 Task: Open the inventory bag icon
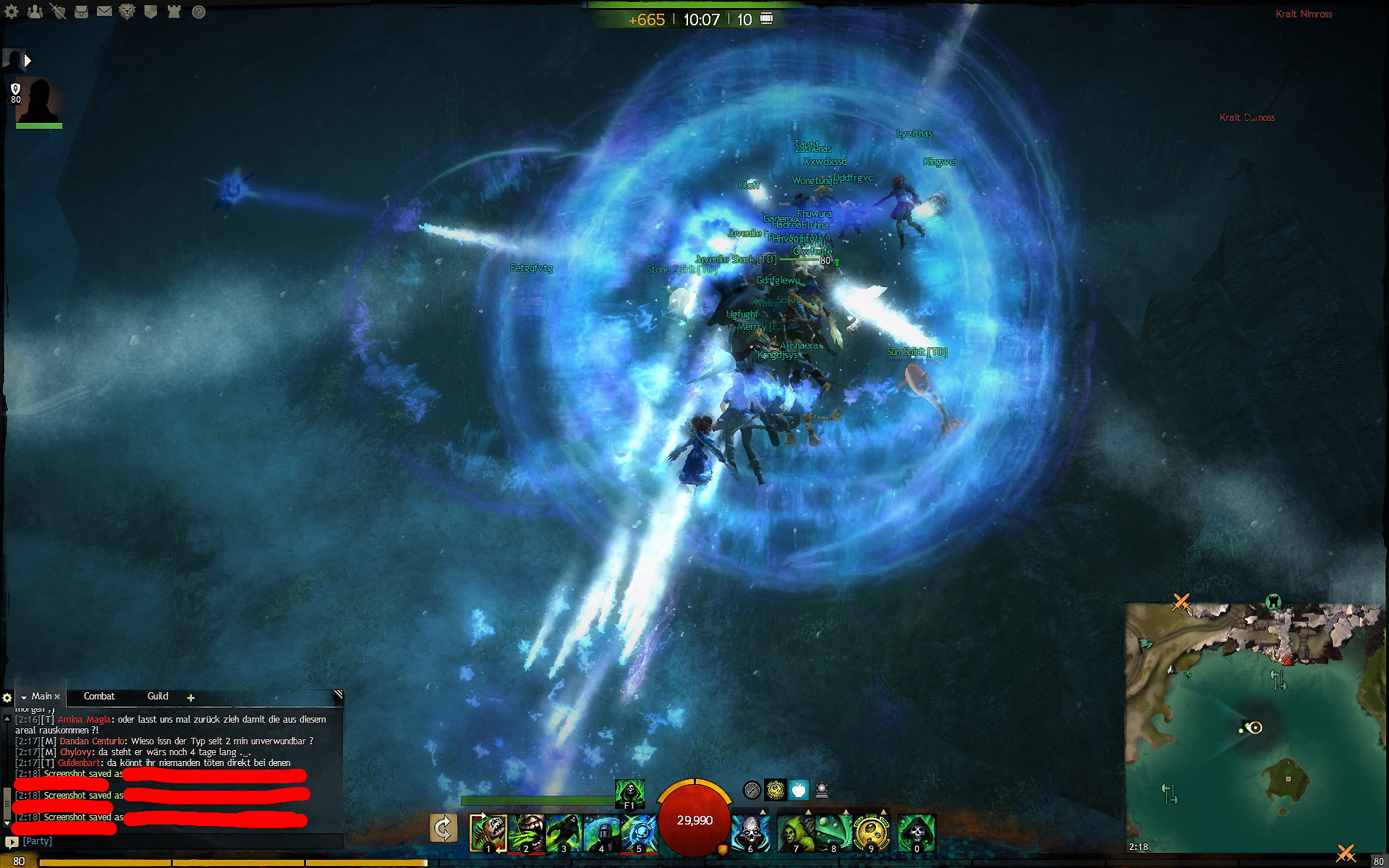[x=81, y=12]
